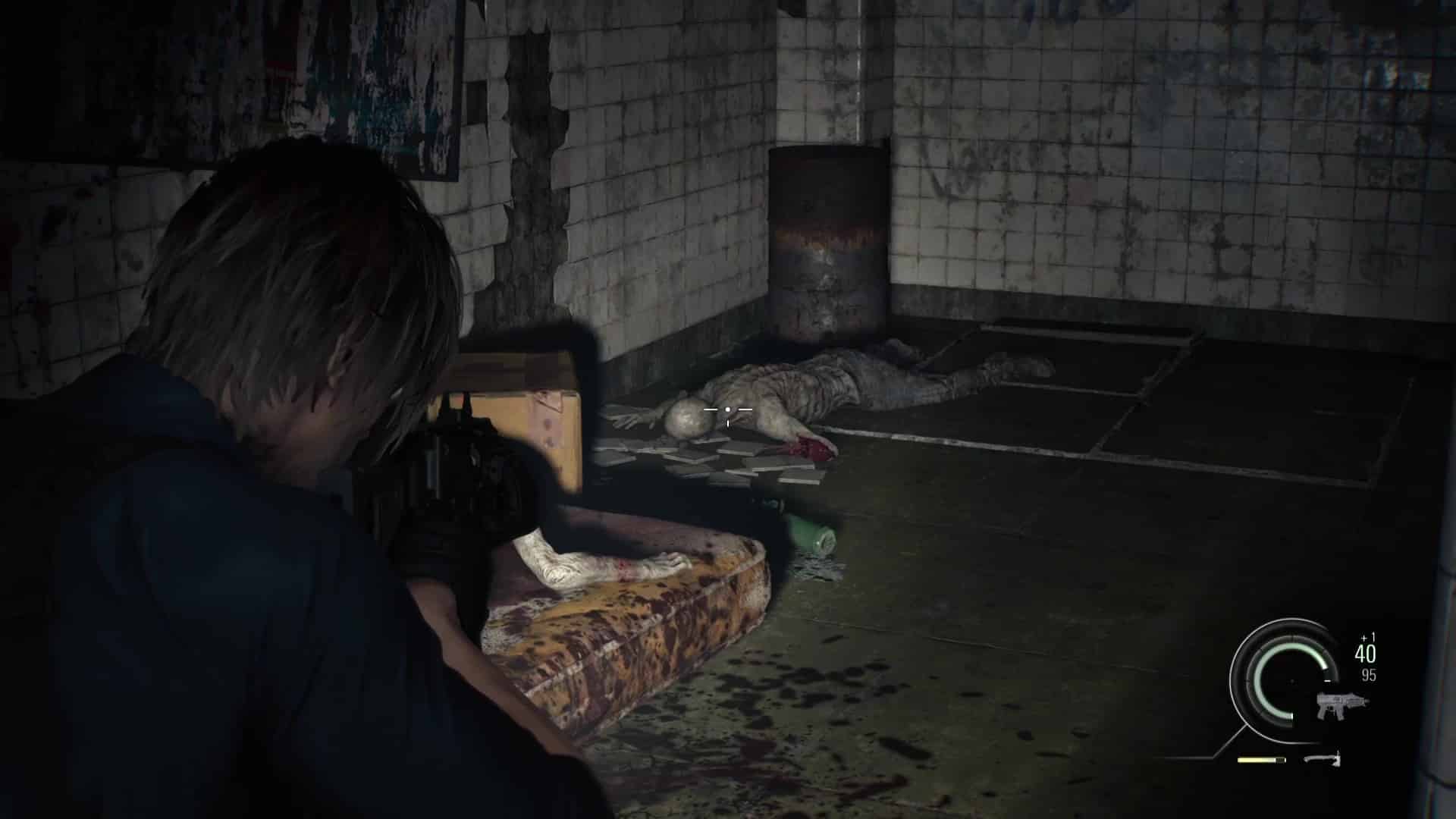Viewport: 1456px width, 819px height.
Task: Click the aiming reticle at screen center
Action: [728, 409]
